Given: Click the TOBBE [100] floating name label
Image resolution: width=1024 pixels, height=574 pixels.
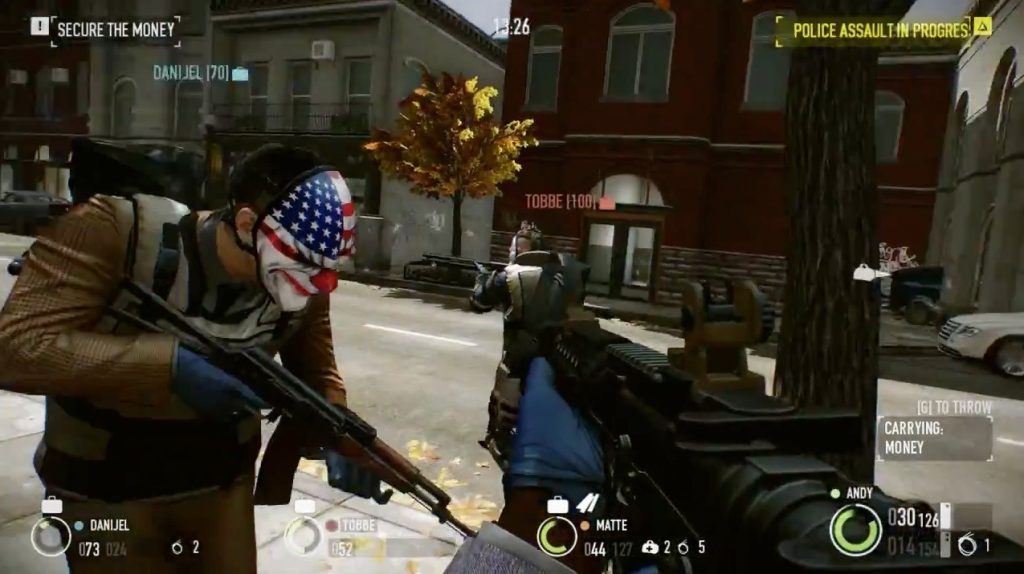Looking at the screenshot, I should [x=570, y=202].
